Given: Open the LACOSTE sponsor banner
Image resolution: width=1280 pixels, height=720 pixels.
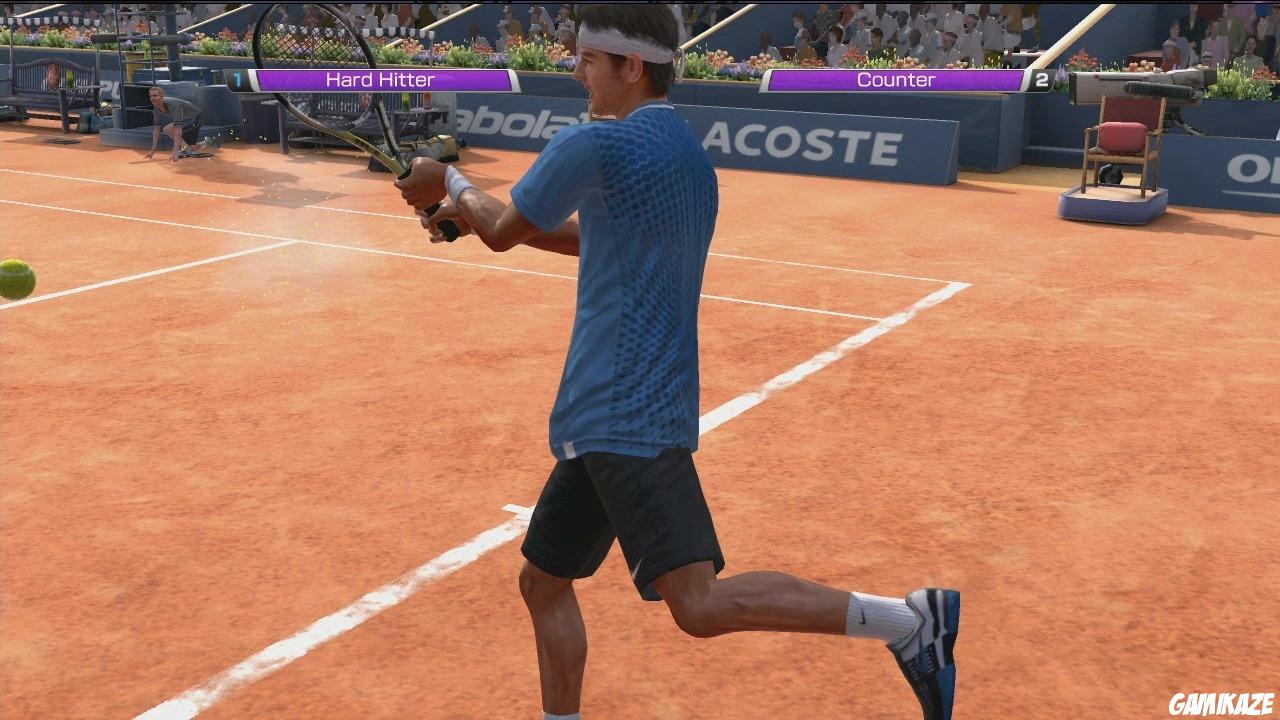Looking at the screenshot, I should 800,140.
